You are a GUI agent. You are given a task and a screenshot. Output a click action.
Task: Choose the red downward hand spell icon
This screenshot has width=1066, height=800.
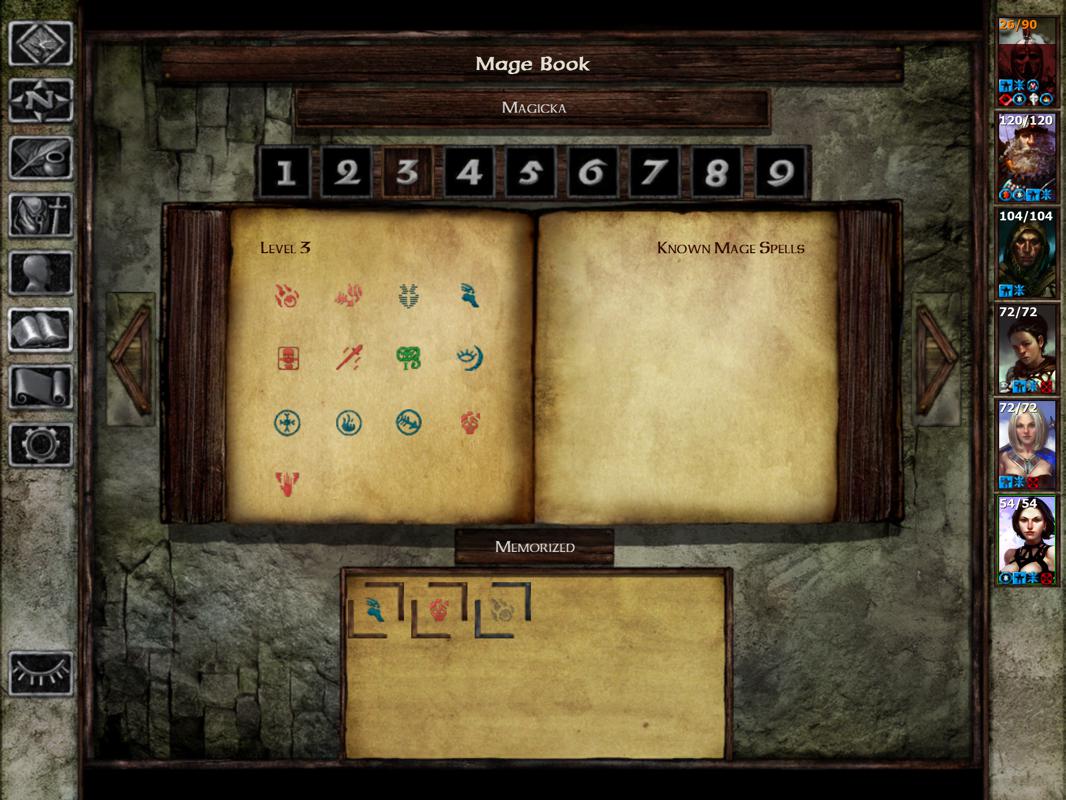pos(288,485)
